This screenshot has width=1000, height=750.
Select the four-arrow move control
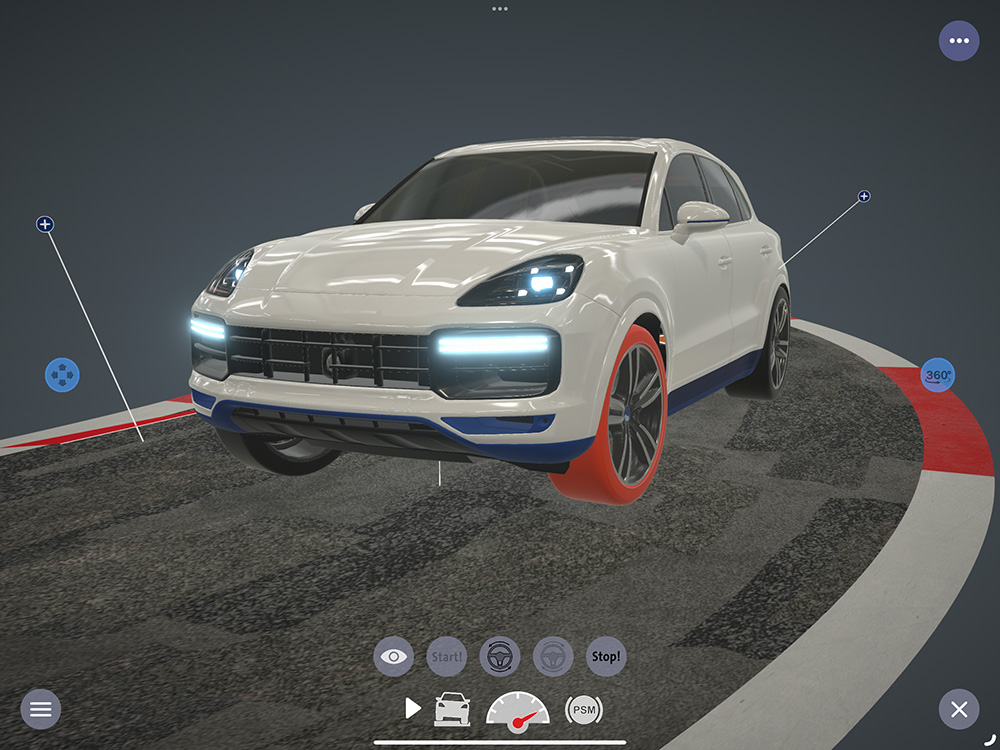pos(62,375)
